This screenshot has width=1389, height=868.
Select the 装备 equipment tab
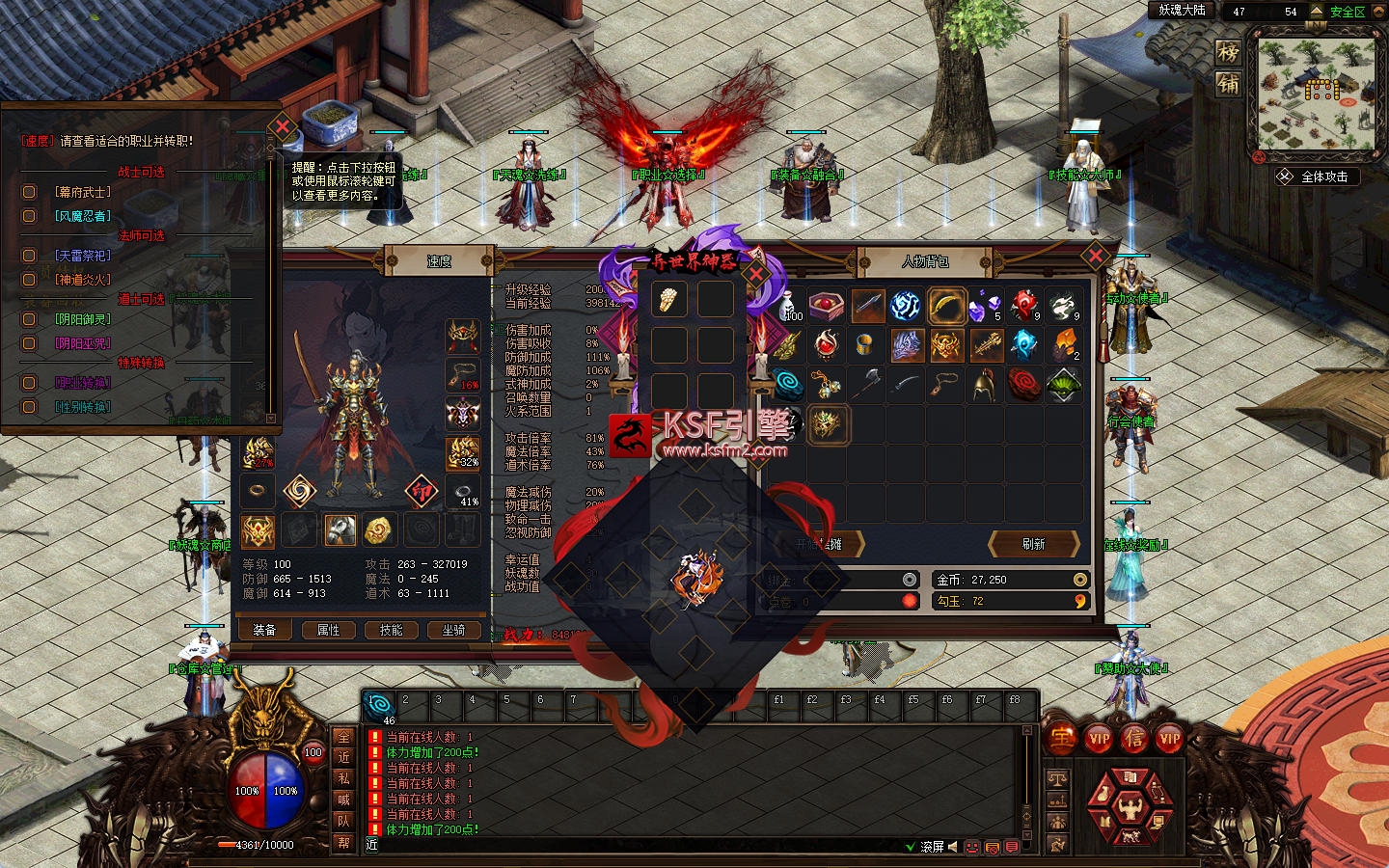pyautogui.click(x=264, y=630)
